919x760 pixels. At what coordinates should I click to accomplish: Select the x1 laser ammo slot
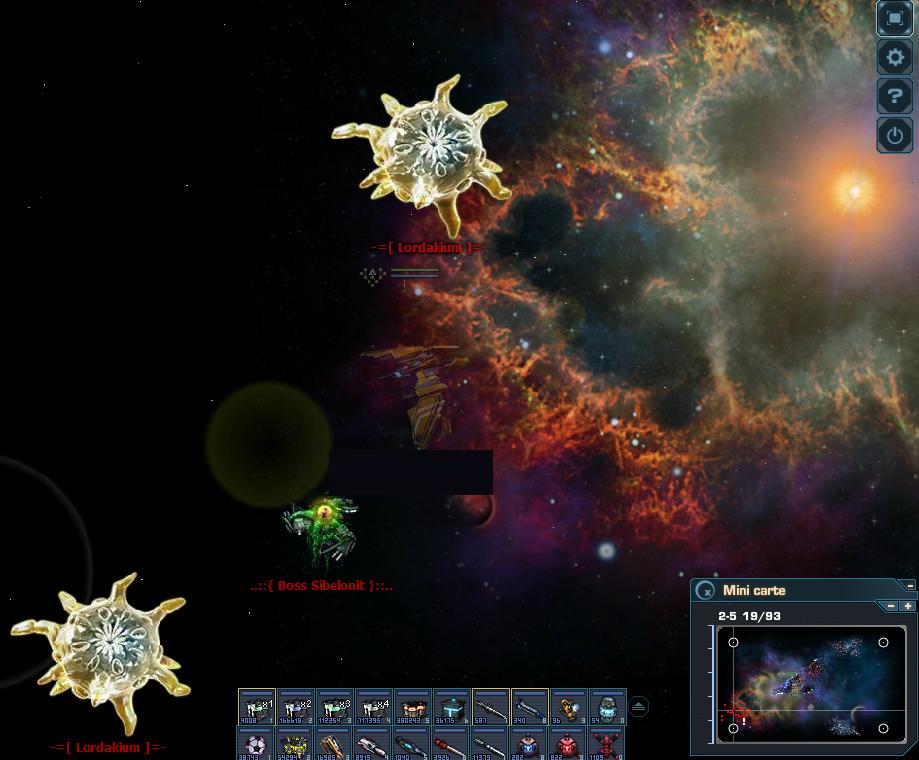pos(257,706)
